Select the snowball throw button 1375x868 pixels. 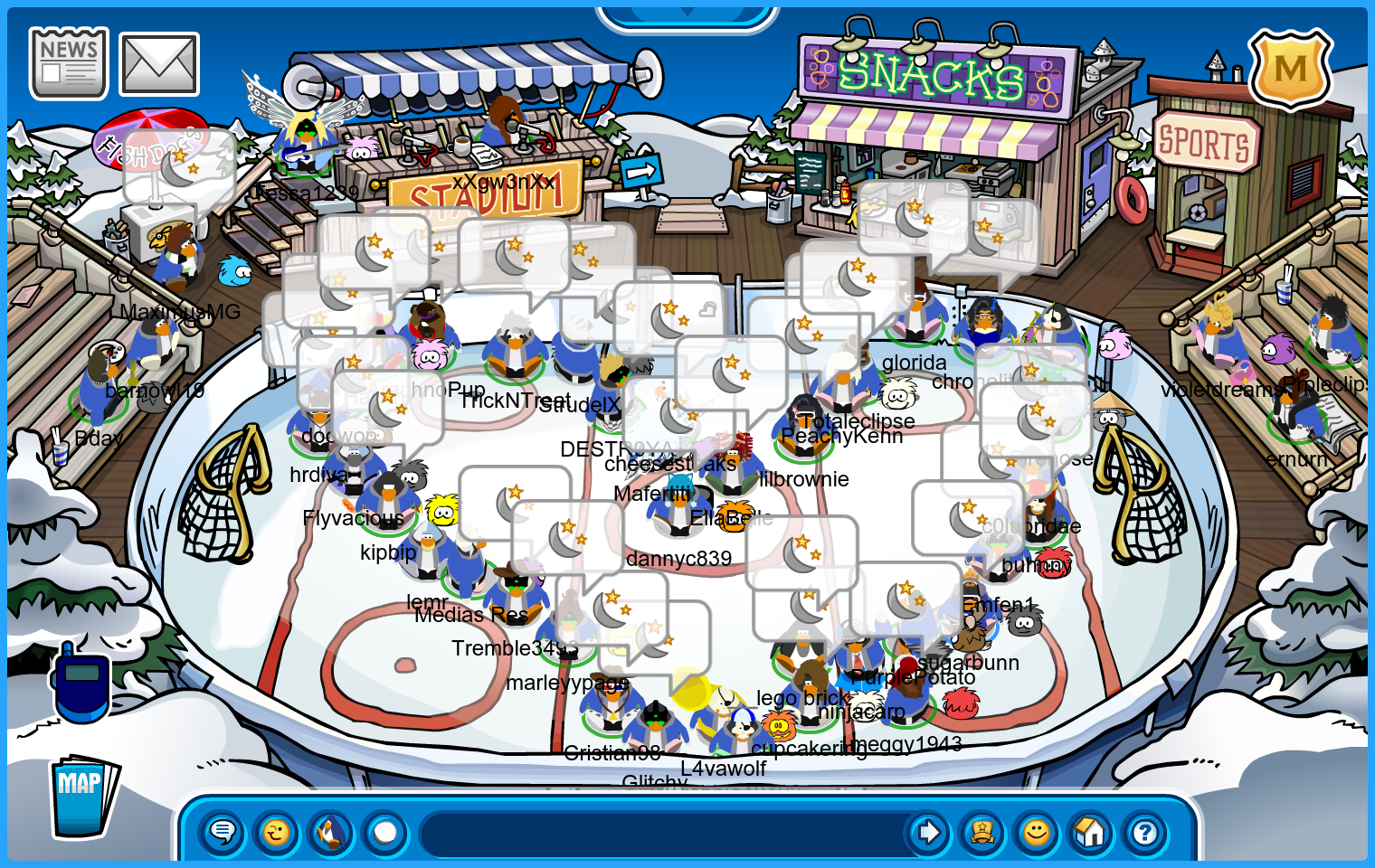point(385,832)
